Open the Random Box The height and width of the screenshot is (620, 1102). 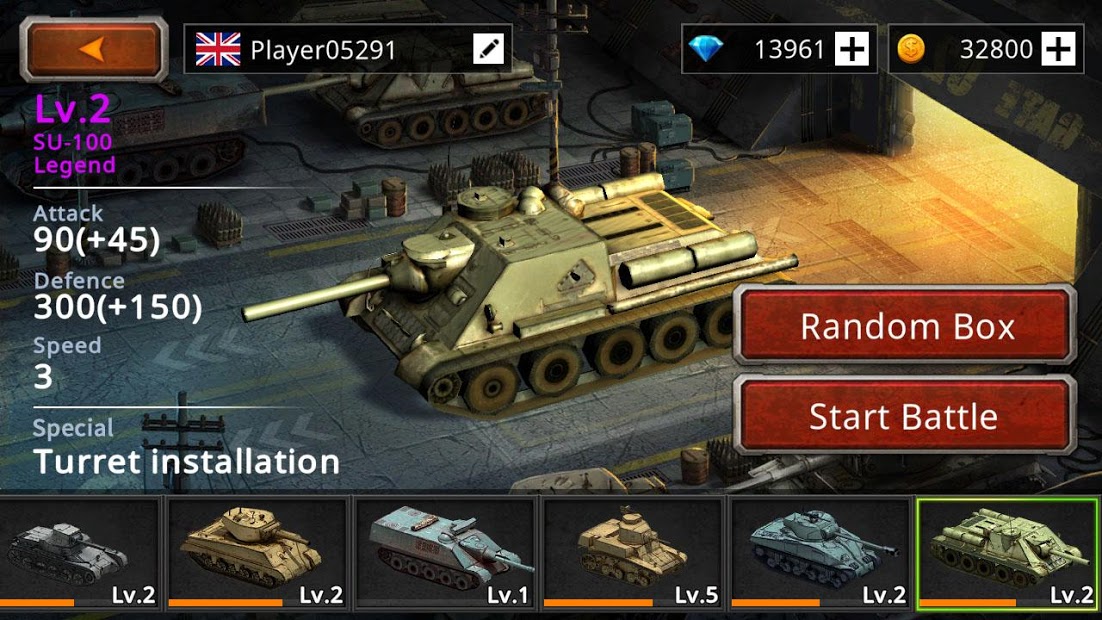click(x=906, y=327)
